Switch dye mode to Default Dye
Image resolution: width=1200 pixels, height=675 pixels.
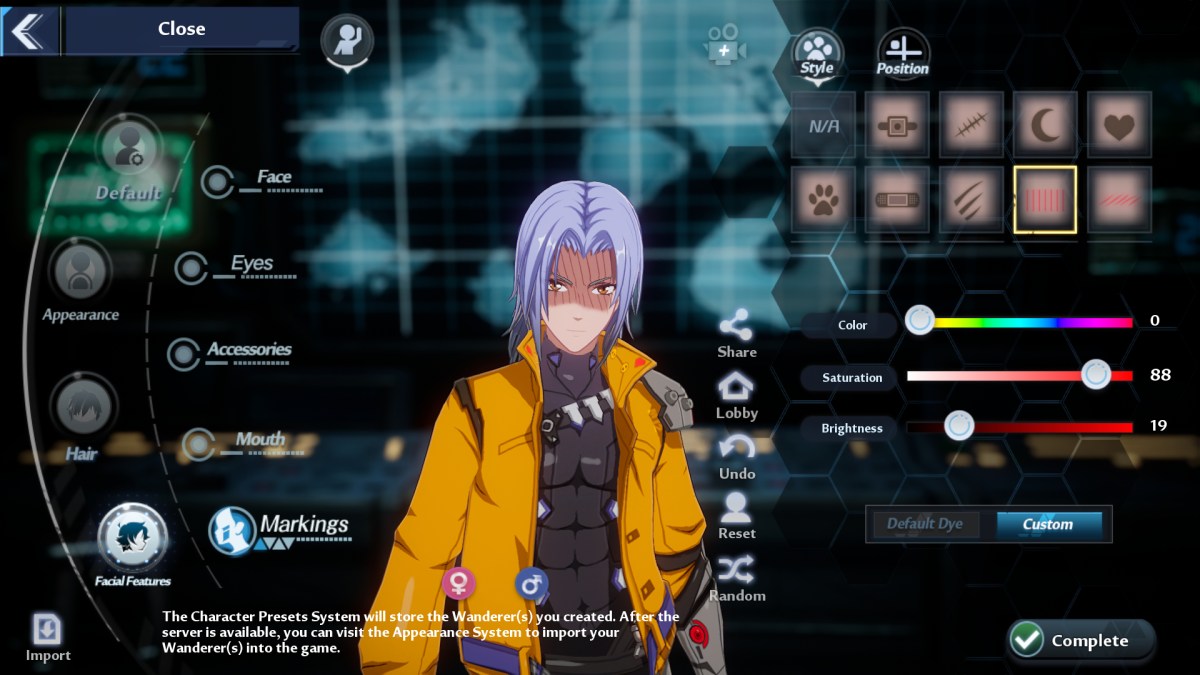tap(924, 524)
